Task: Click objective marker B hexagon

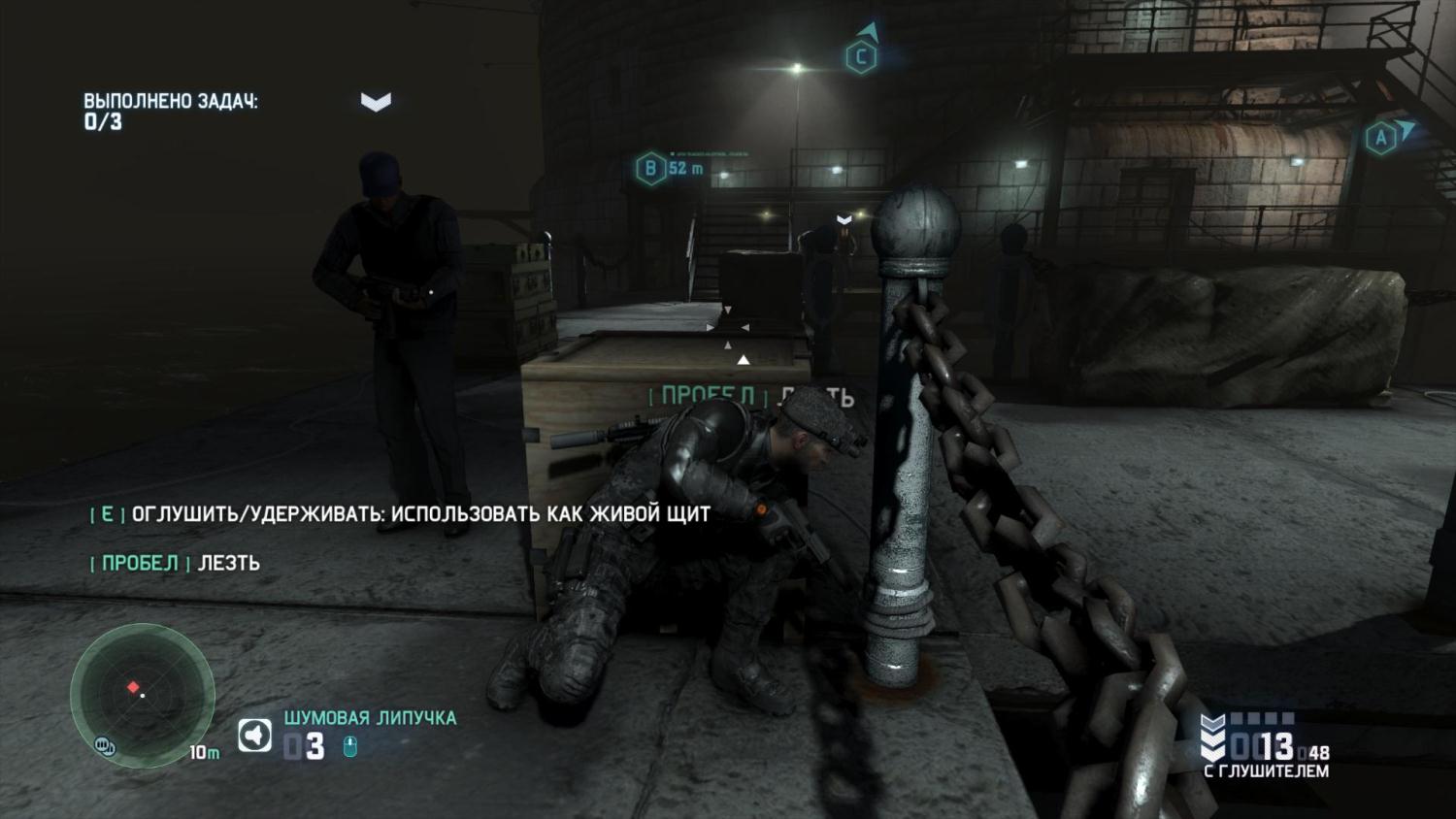Action: (650, 168)
